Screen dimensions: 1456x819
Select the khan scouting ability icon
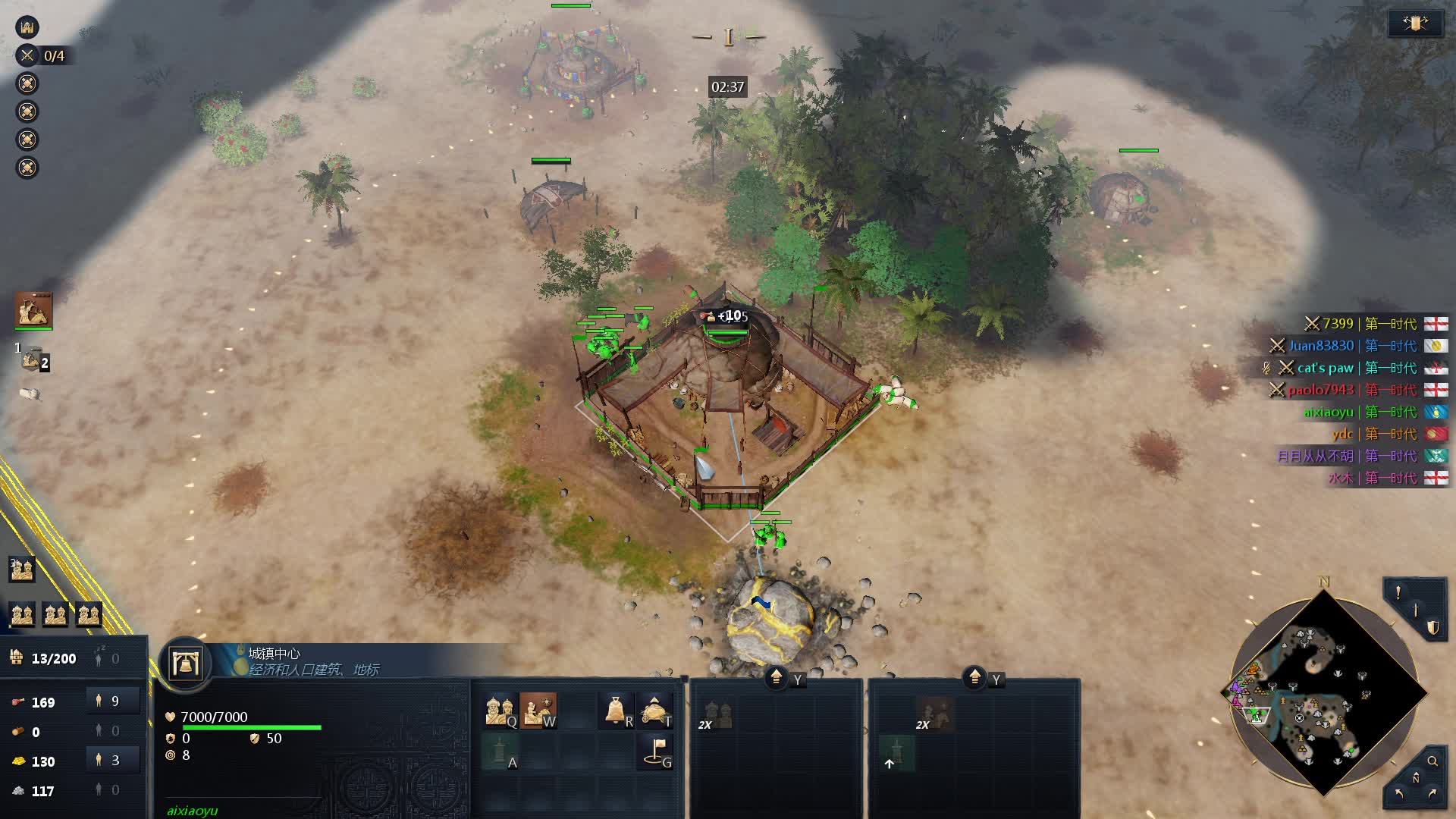[538, 711]
